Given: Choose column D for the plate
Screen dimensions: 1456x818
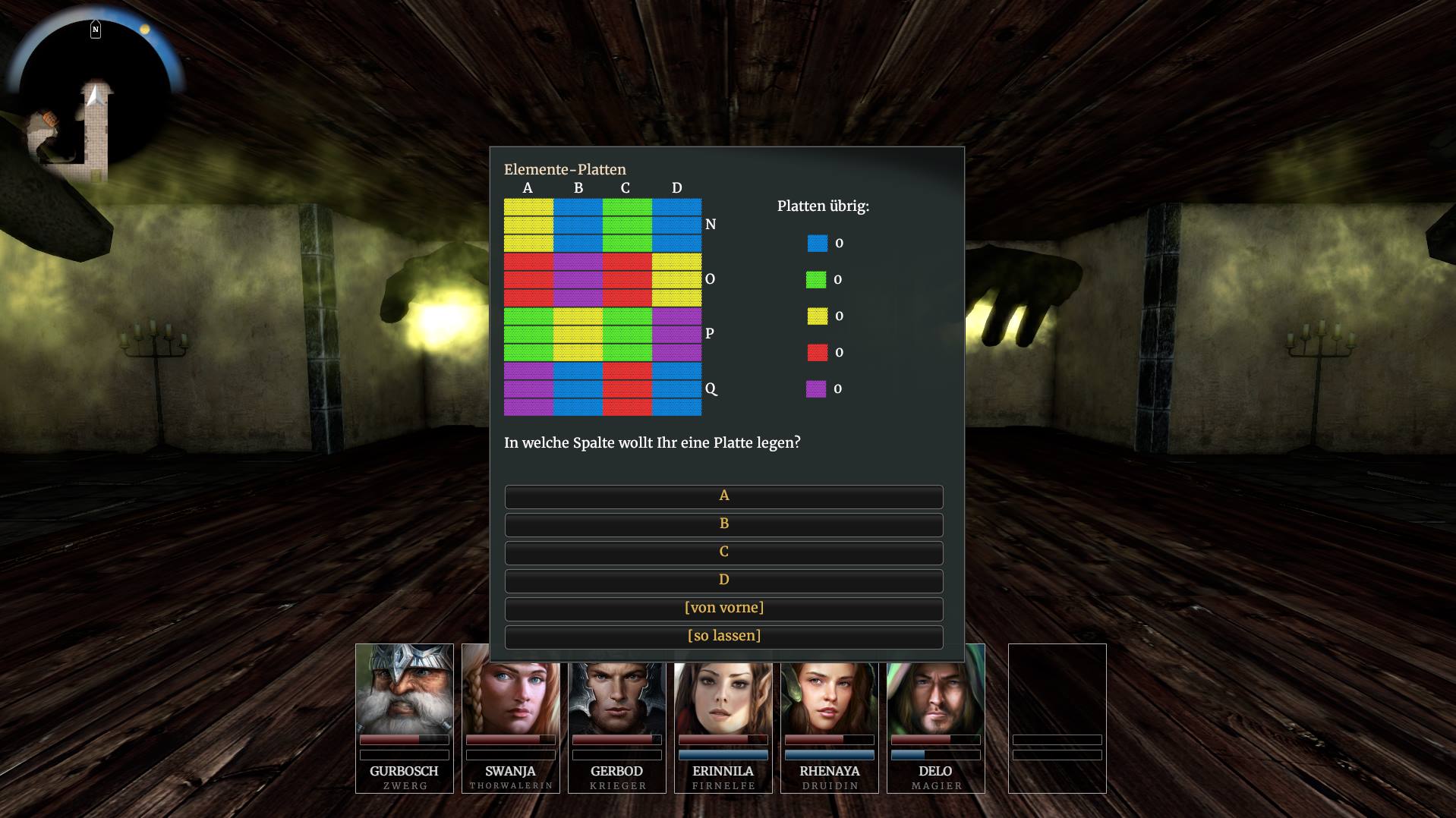Looking at the screenshot, I should 723,580.
